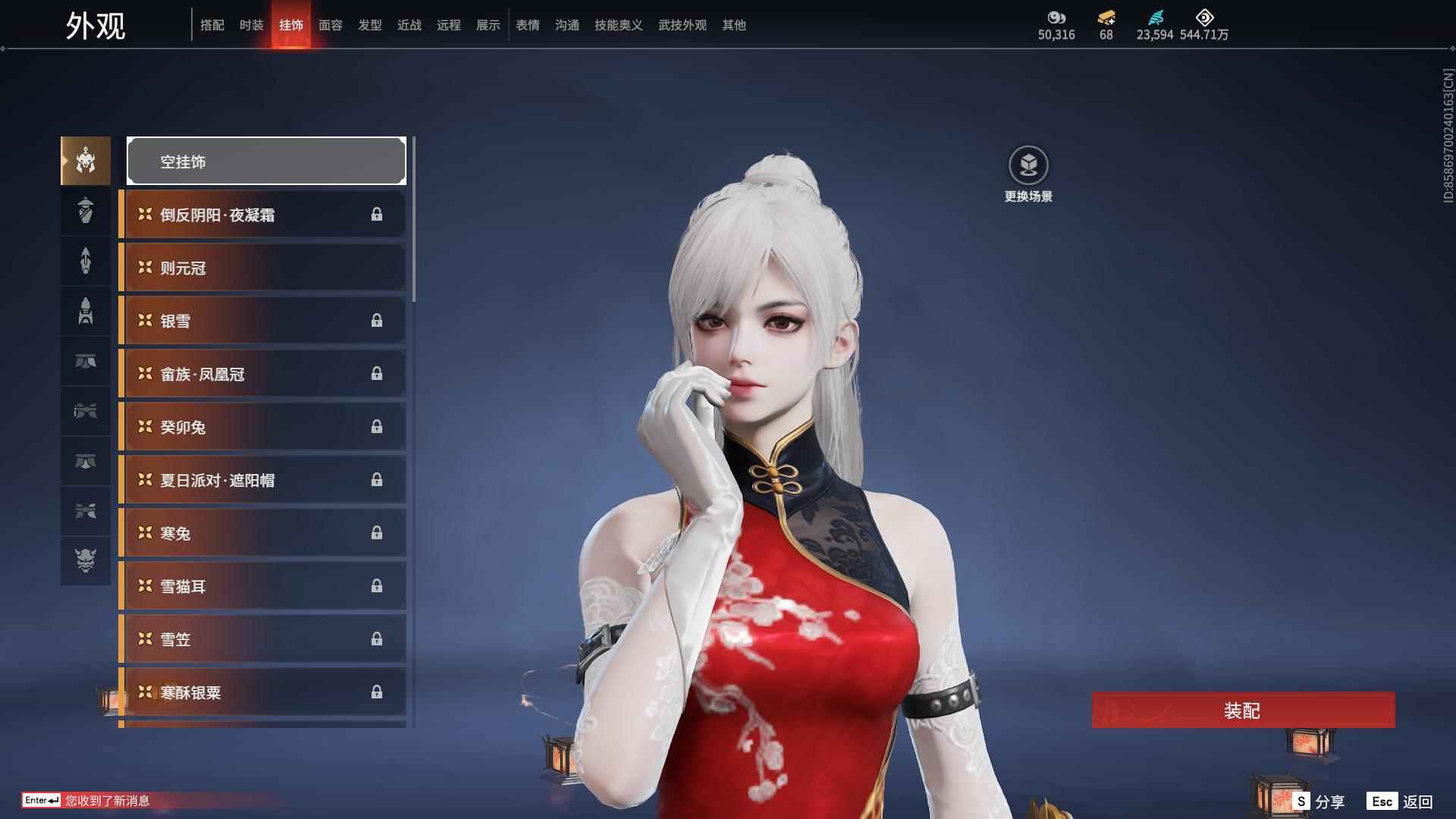Screen dimensions: 1456x819
Task: Click the lock icon on the 银雪 entry
Action: (377, 321)
